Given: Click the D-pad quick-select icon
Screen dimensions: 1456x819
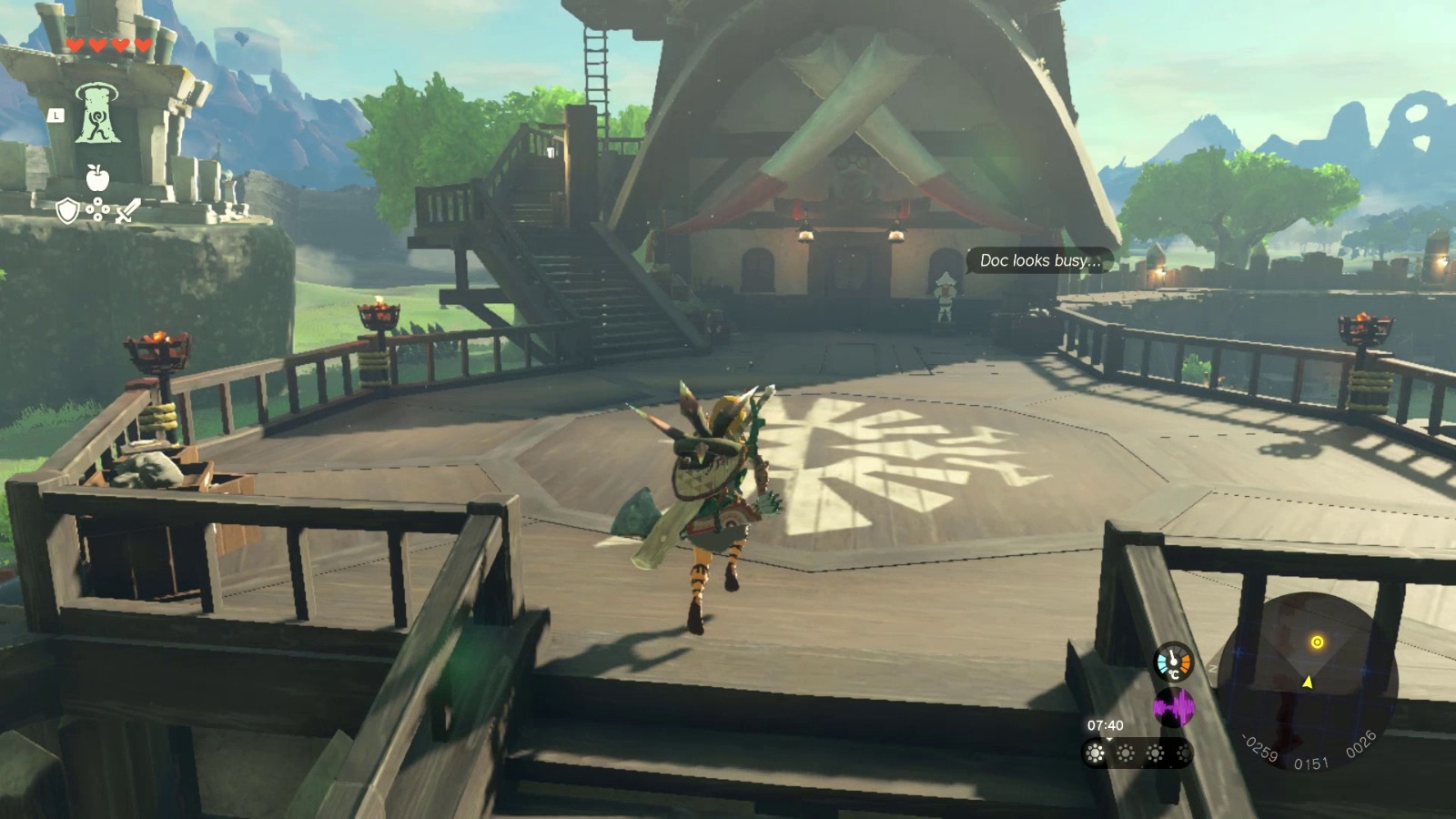Looking at the screenshot, I should pyautogui.click(x=97, y=209).
